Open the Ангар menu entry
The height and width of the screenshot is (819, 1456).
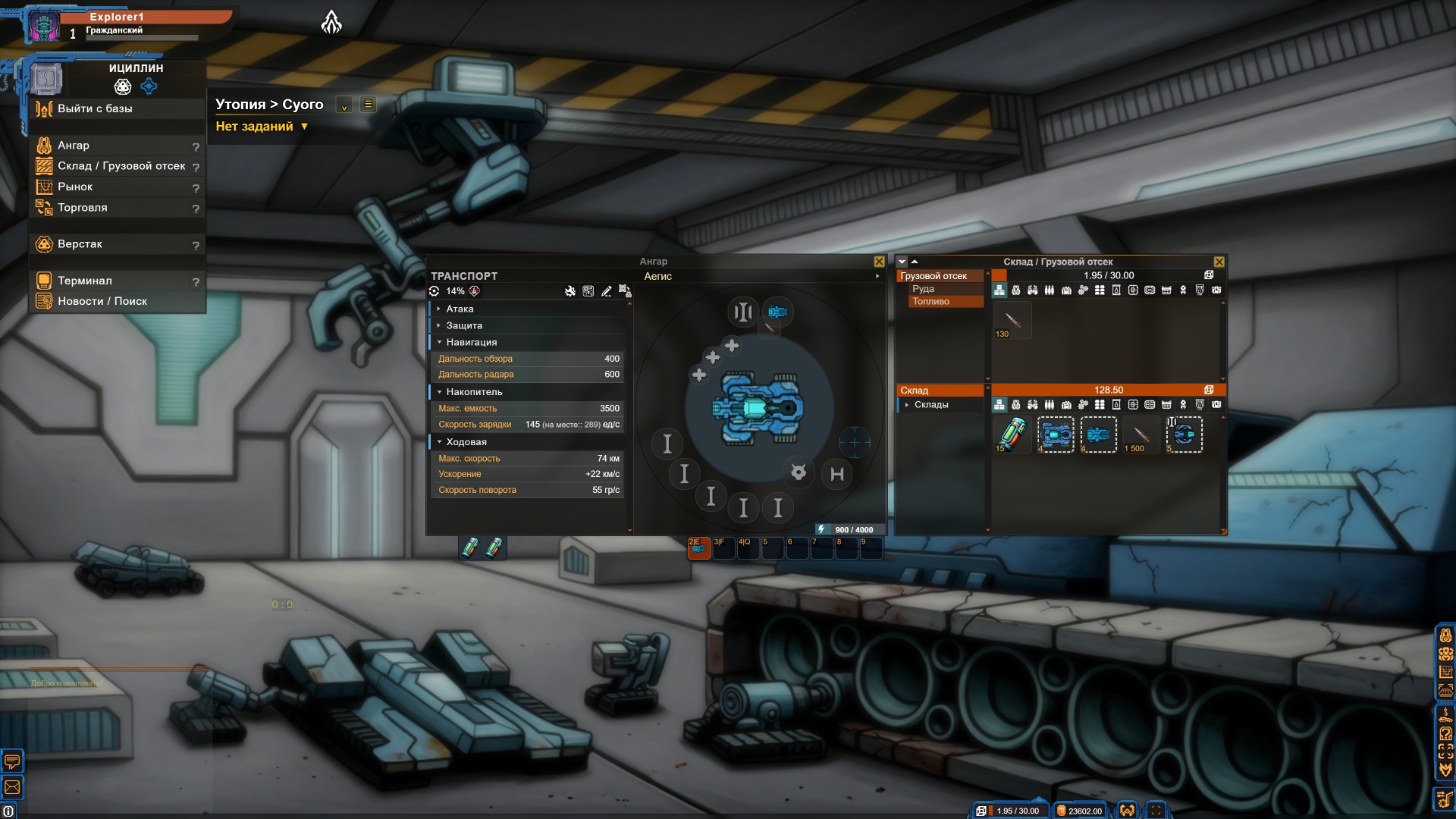click(x=74, y=145)
